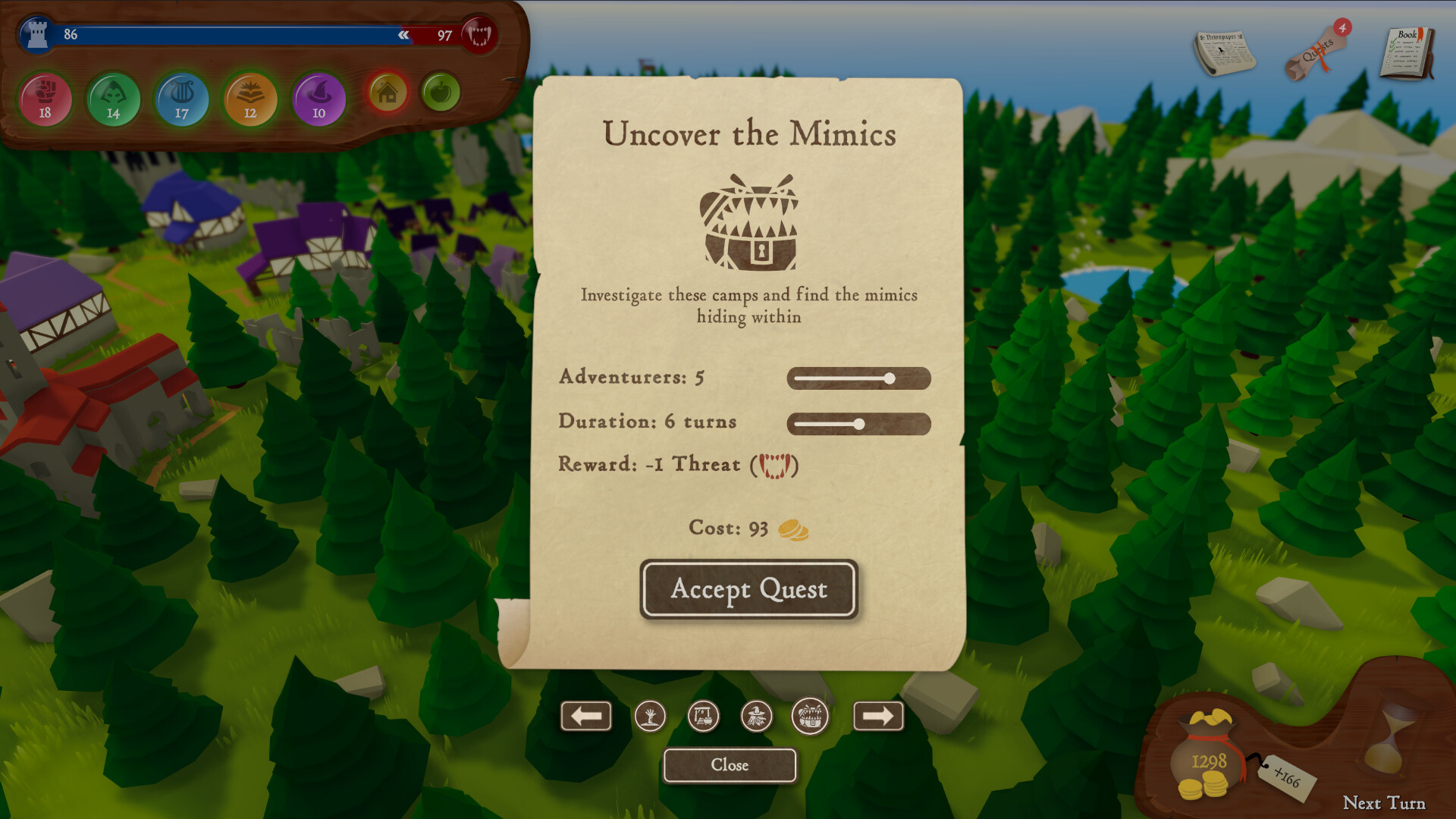Click the green hooded rogue orb
The width and height of the screenshot is (1456, 819).
tap(114, 99)
